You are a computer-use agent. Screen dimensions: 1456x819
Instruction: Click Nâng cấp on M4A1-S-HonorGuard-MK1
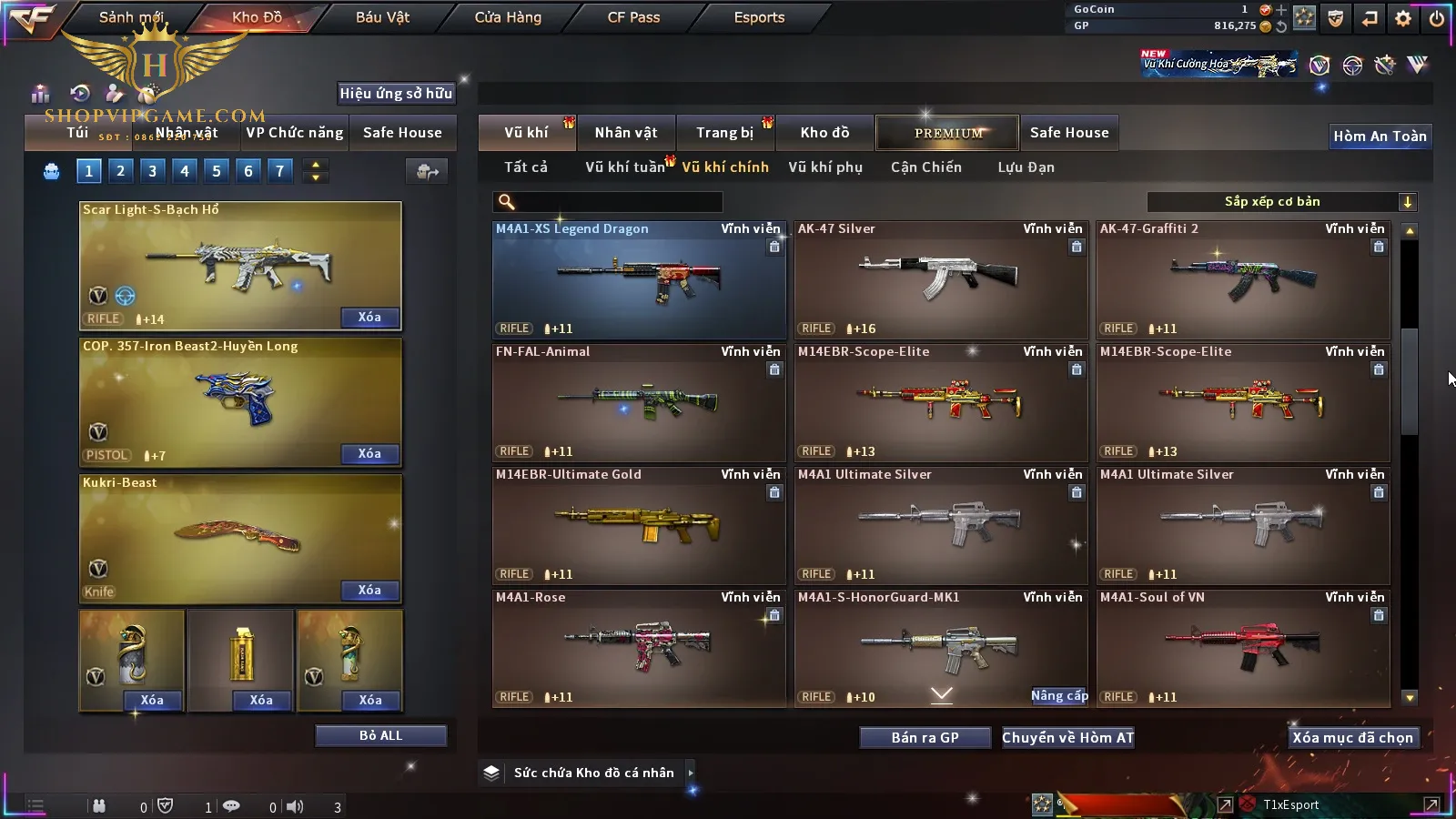click(x=1059, y=696)
